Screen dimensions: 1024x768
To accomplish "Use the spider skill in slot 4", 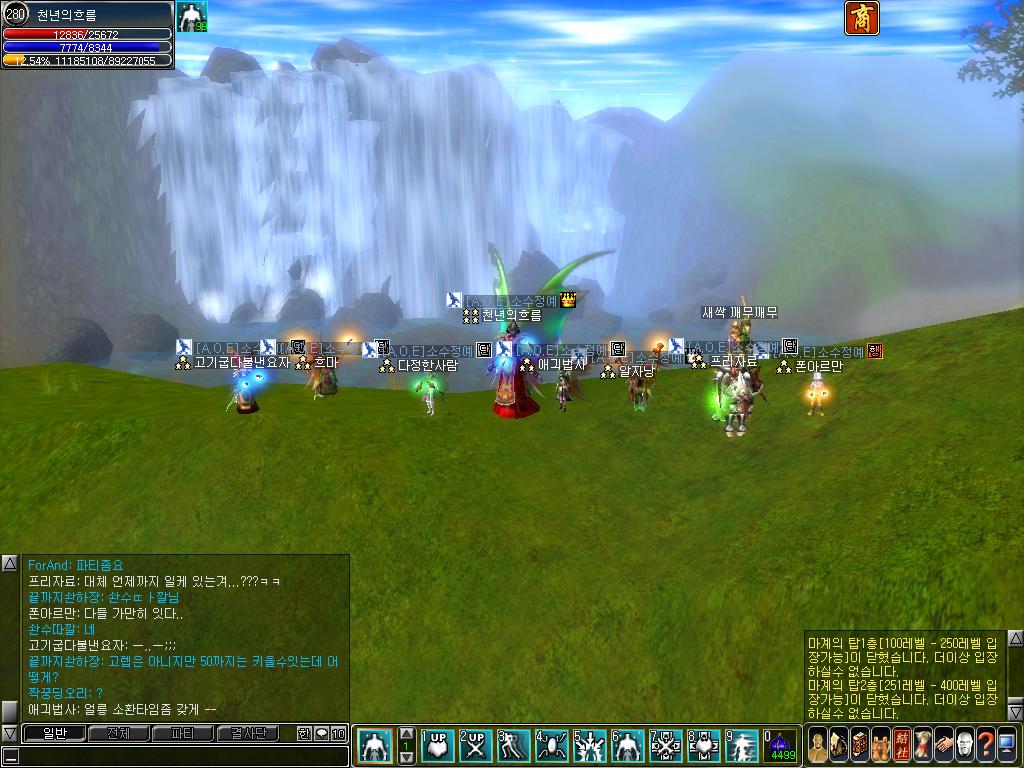I will 551,746.
